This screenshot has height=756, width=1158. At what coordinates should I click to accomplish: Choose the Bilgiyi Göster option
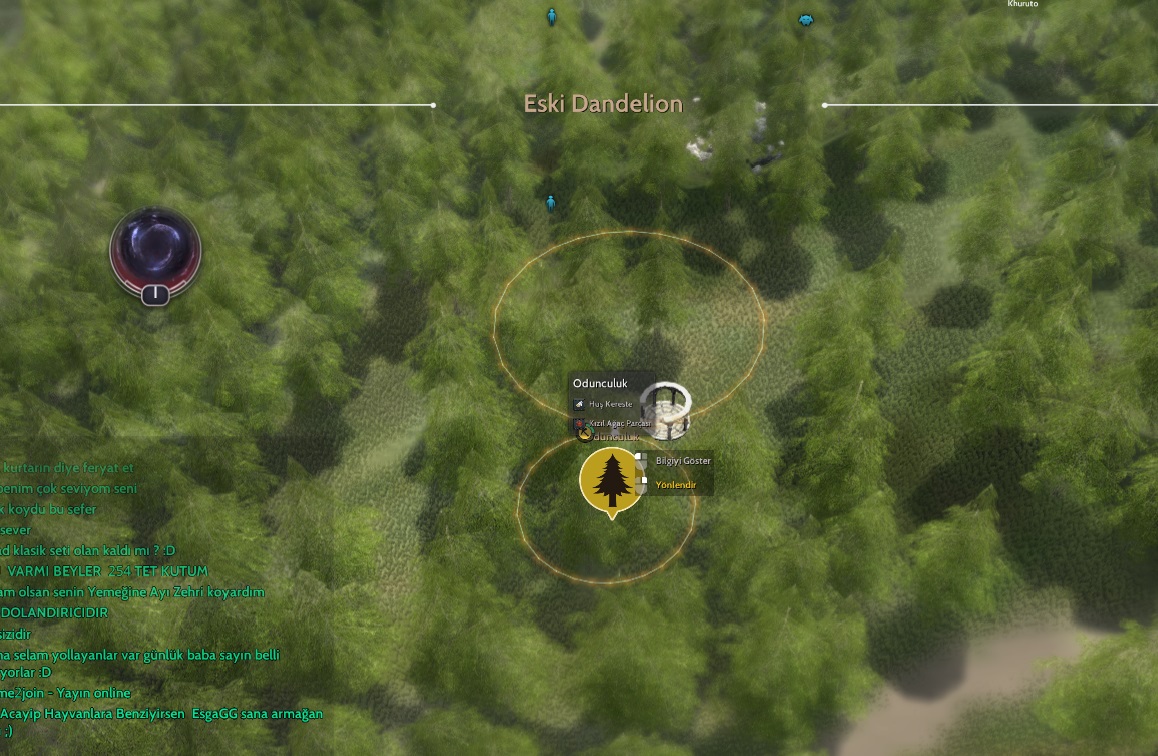682,461
